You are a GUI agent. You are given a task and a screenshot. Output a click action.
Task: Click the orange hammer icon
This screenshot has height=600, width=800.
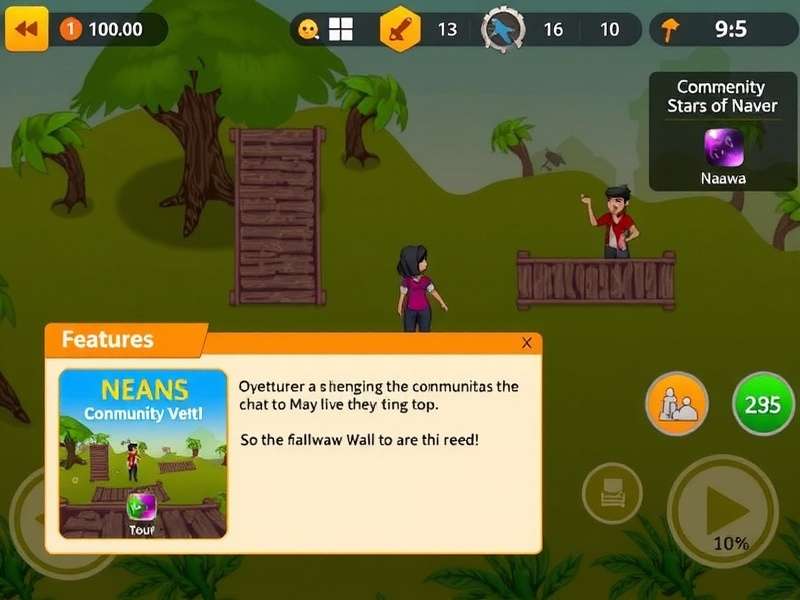[671, 30]
